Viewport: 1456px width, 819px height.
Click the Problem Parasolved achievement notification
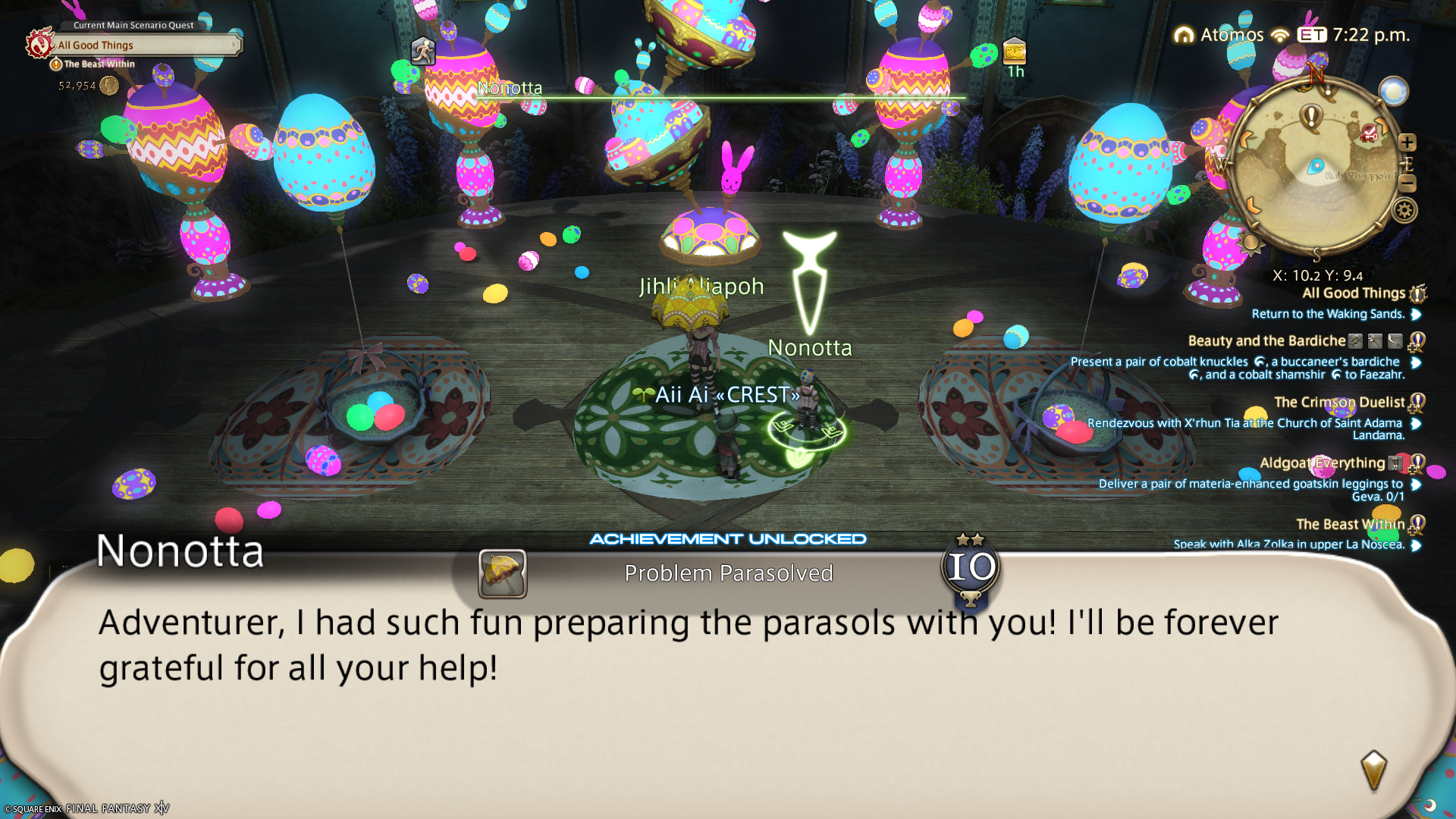728,573
